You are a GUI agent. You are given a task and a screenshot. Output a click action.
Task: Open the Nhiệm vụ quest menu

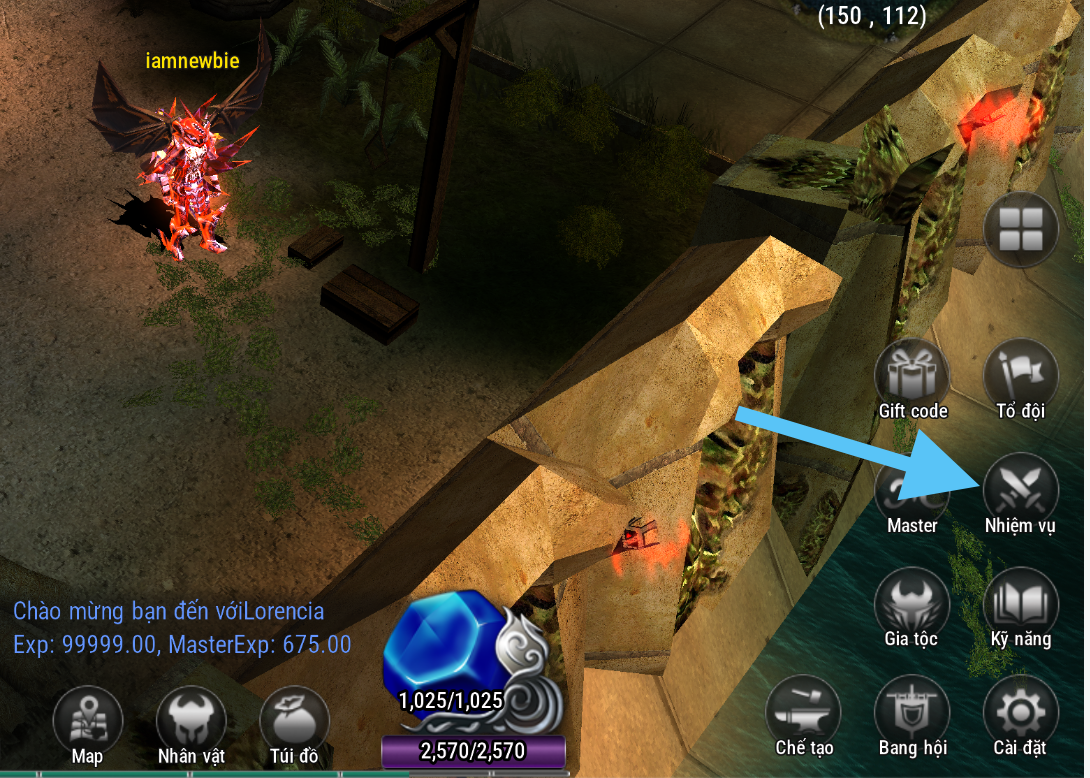1020,490
